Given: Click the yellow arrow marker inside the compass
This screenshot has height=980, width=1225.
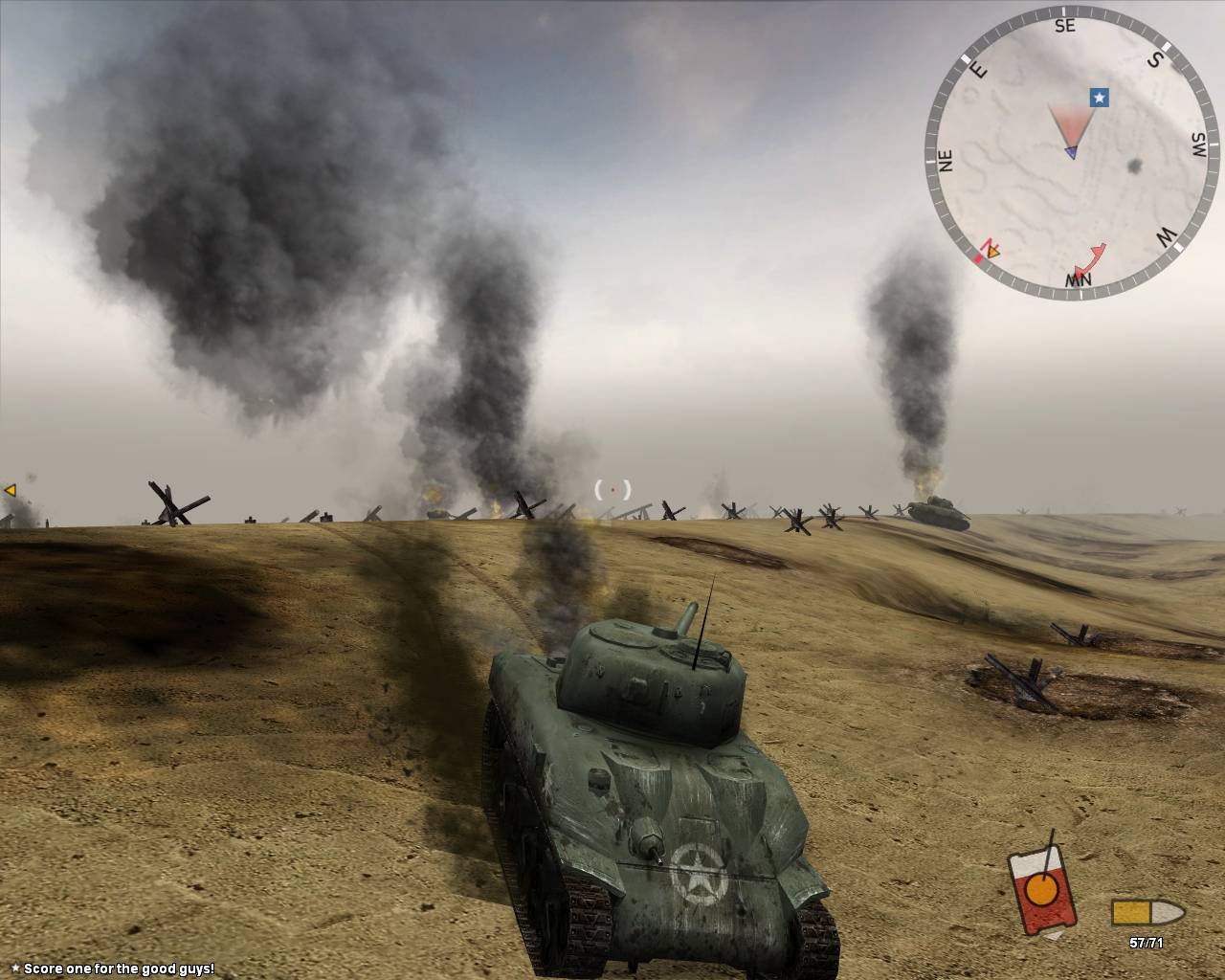Looking at the screenshot, I should pos(992,251).
